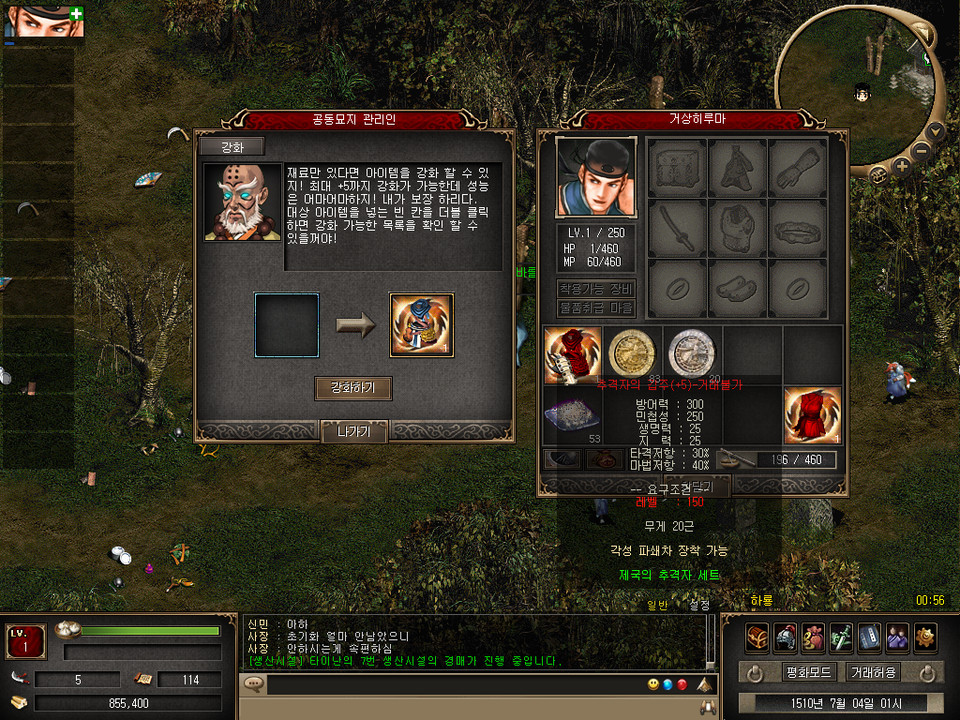
Task: Click the chat input field
Action: pos(450,685)
